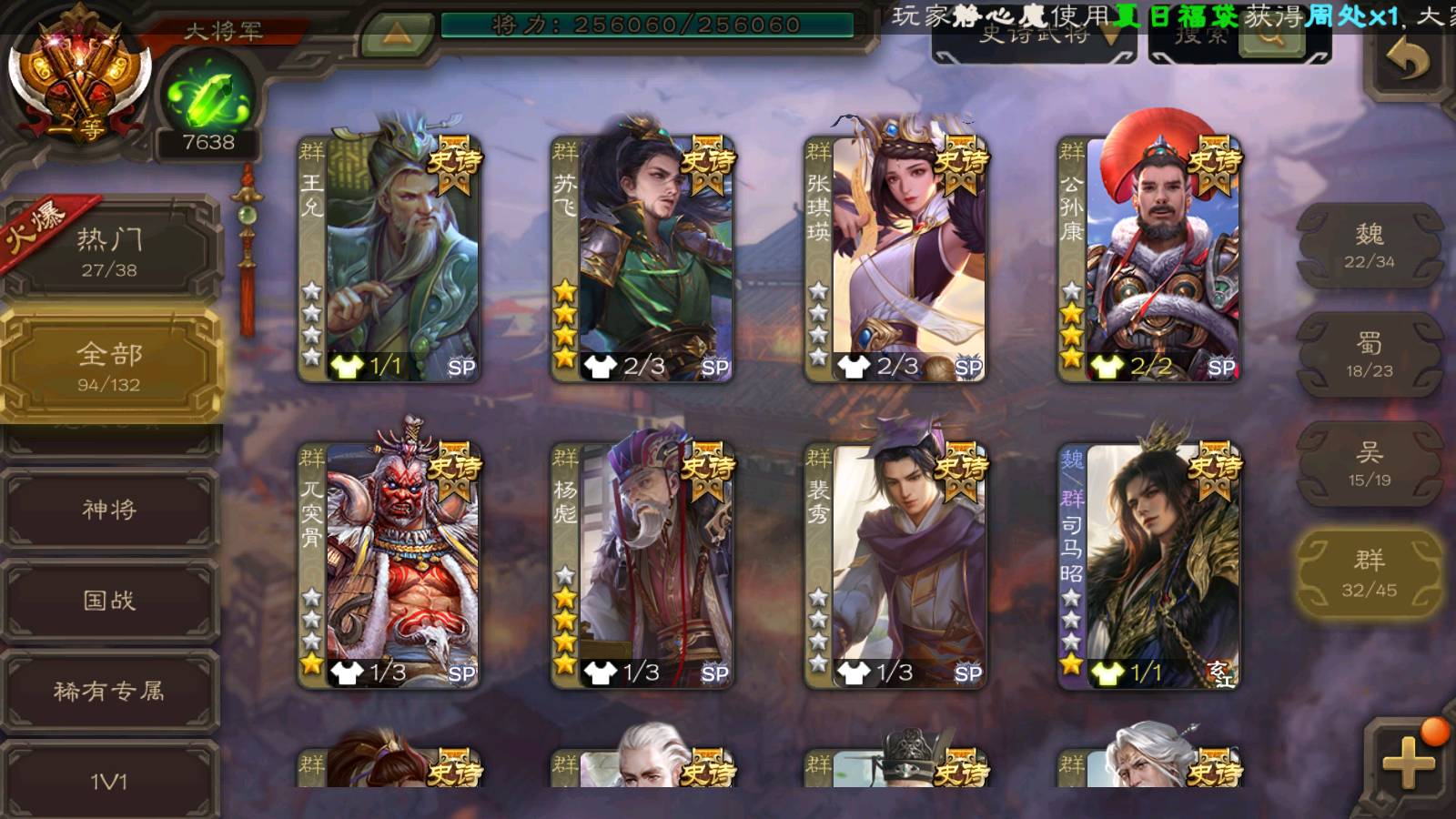This screenshot has height=819, width=1456.
Task: Switch to the 热门 category tab
Action: point(110,252)
